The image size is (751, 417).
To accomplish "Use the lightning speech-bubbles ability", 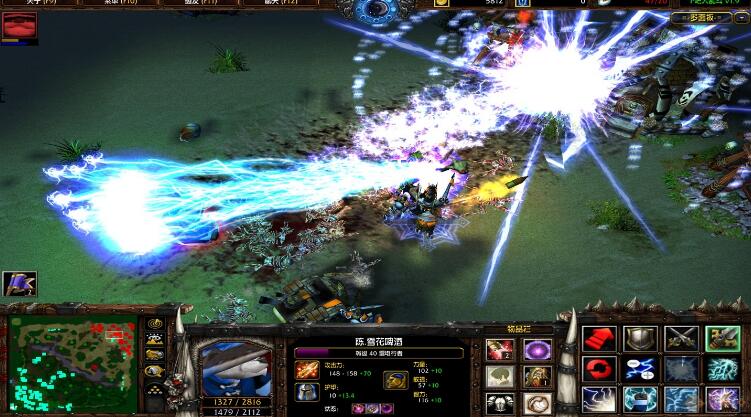I will [x=638, y=369].
